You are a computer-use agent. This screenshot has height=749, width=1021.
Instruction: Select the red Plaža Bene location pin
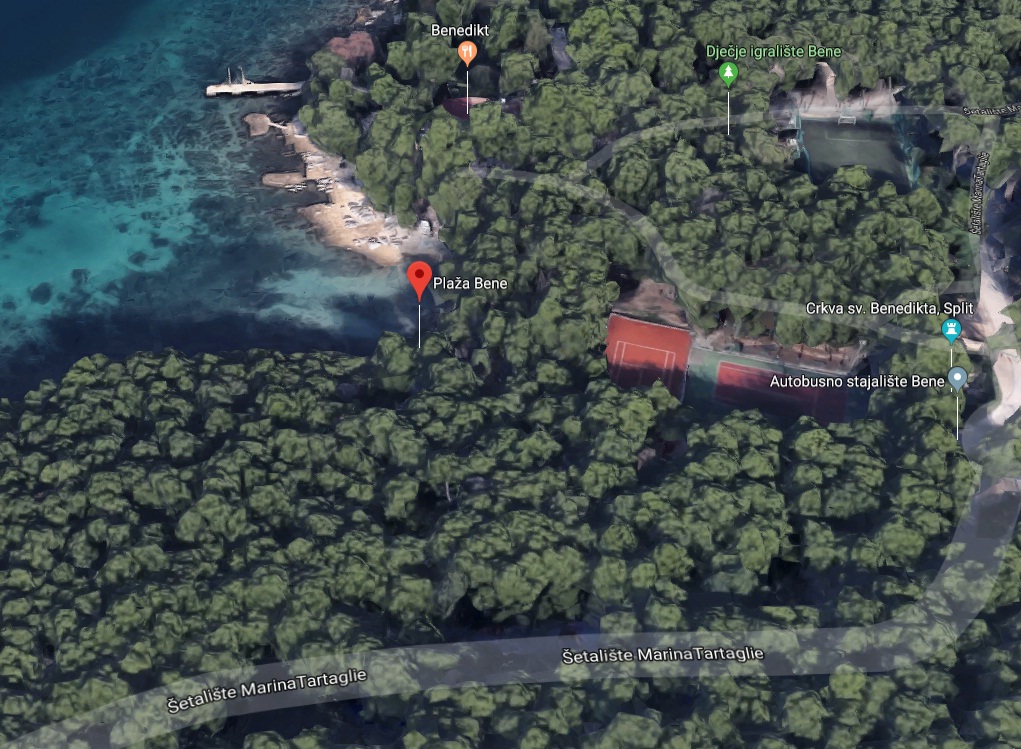(x=419, y=279)
